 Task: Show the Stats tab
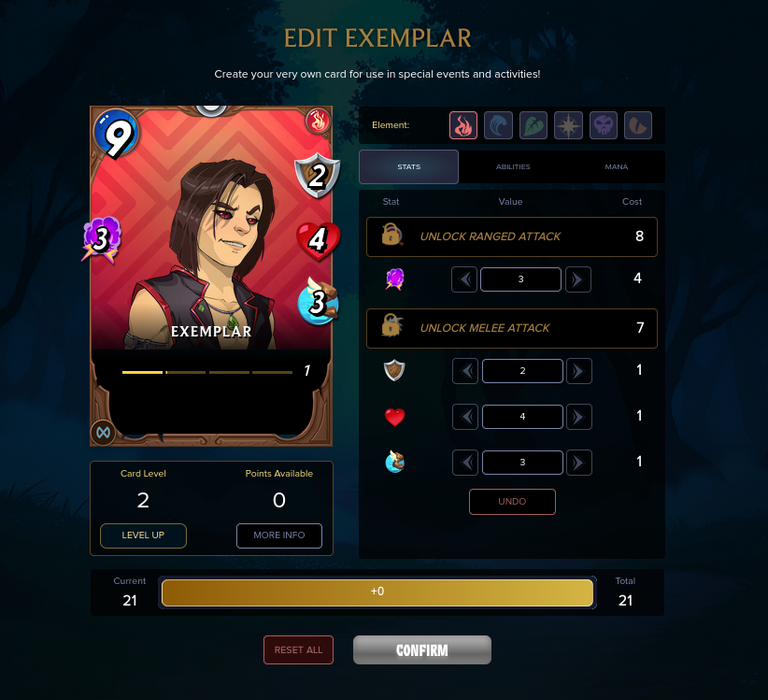pyautogui.click(x=408, y=167)
